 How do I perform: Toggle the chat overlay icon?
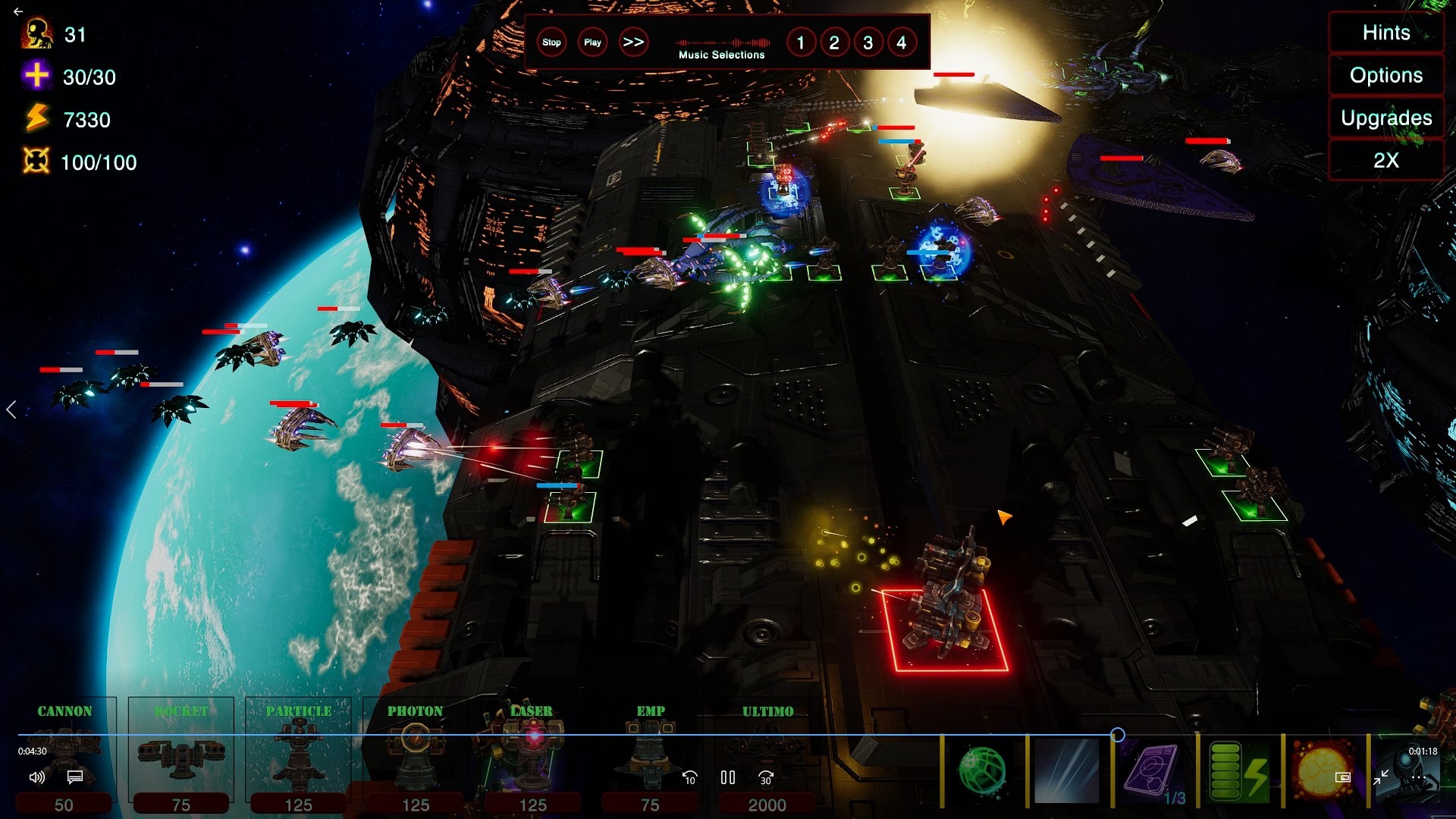click(x=74, y=778)
